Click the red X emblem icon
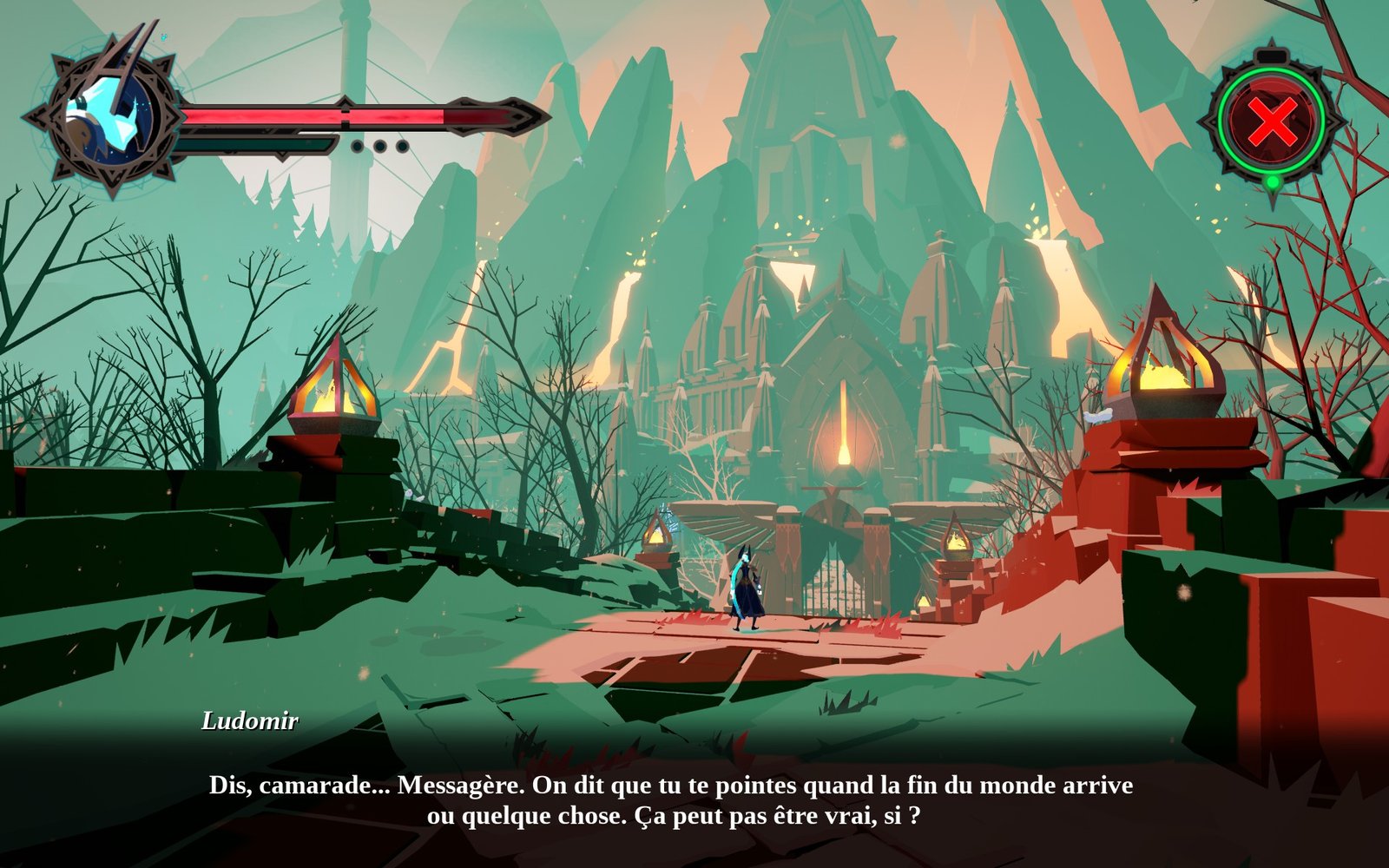 (x=1272, y=121)
